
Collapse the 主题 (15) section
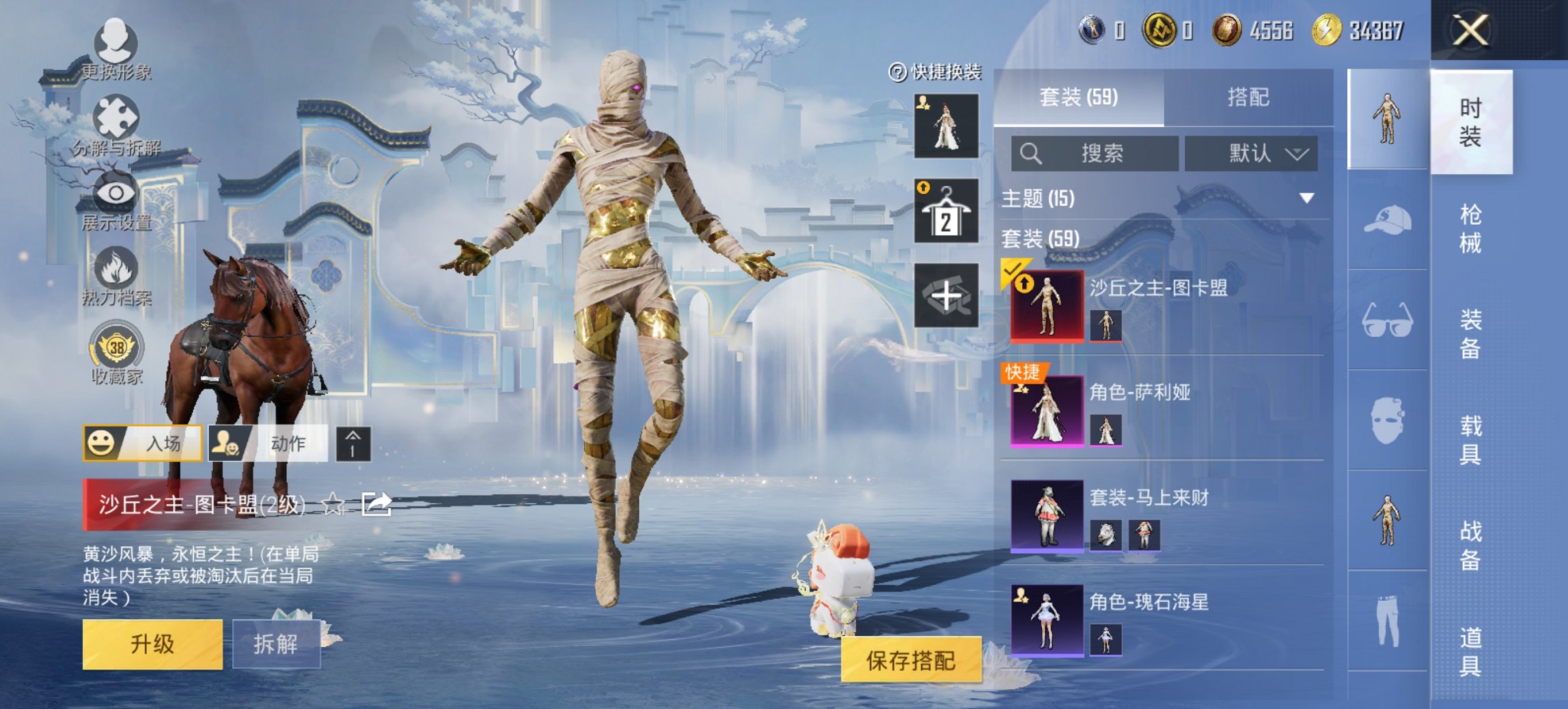point(1306,198)
